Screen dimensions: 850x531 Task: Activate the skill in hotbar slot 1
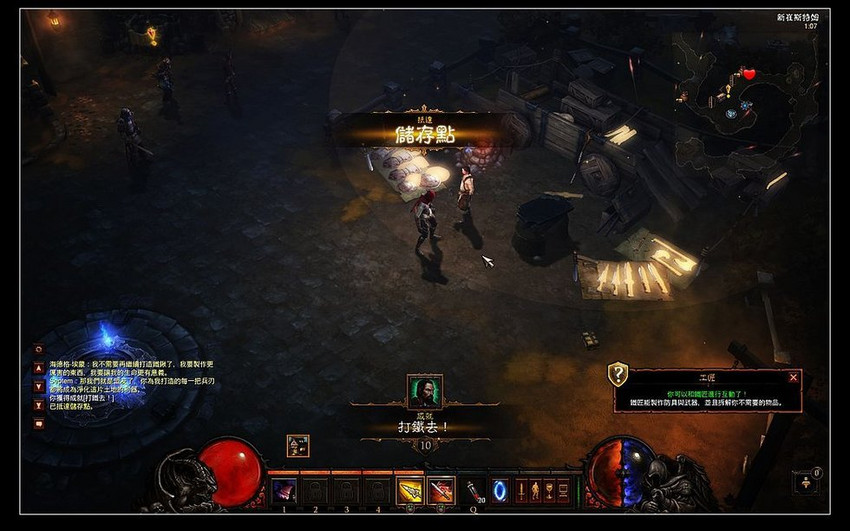(x=285, y=491)
